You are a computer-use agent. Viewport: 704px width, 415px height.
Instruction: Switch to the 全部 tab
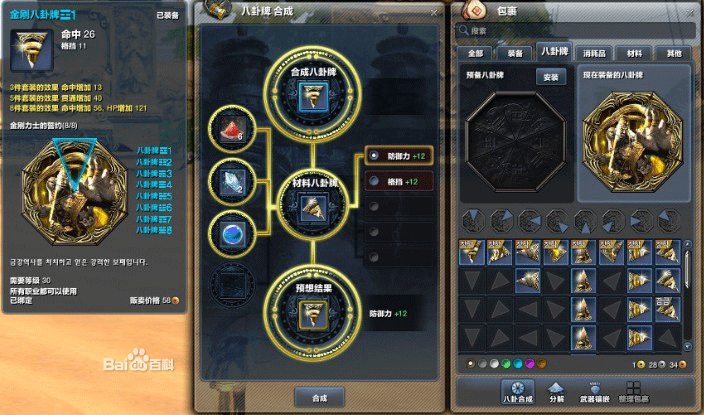coord(475,53)
